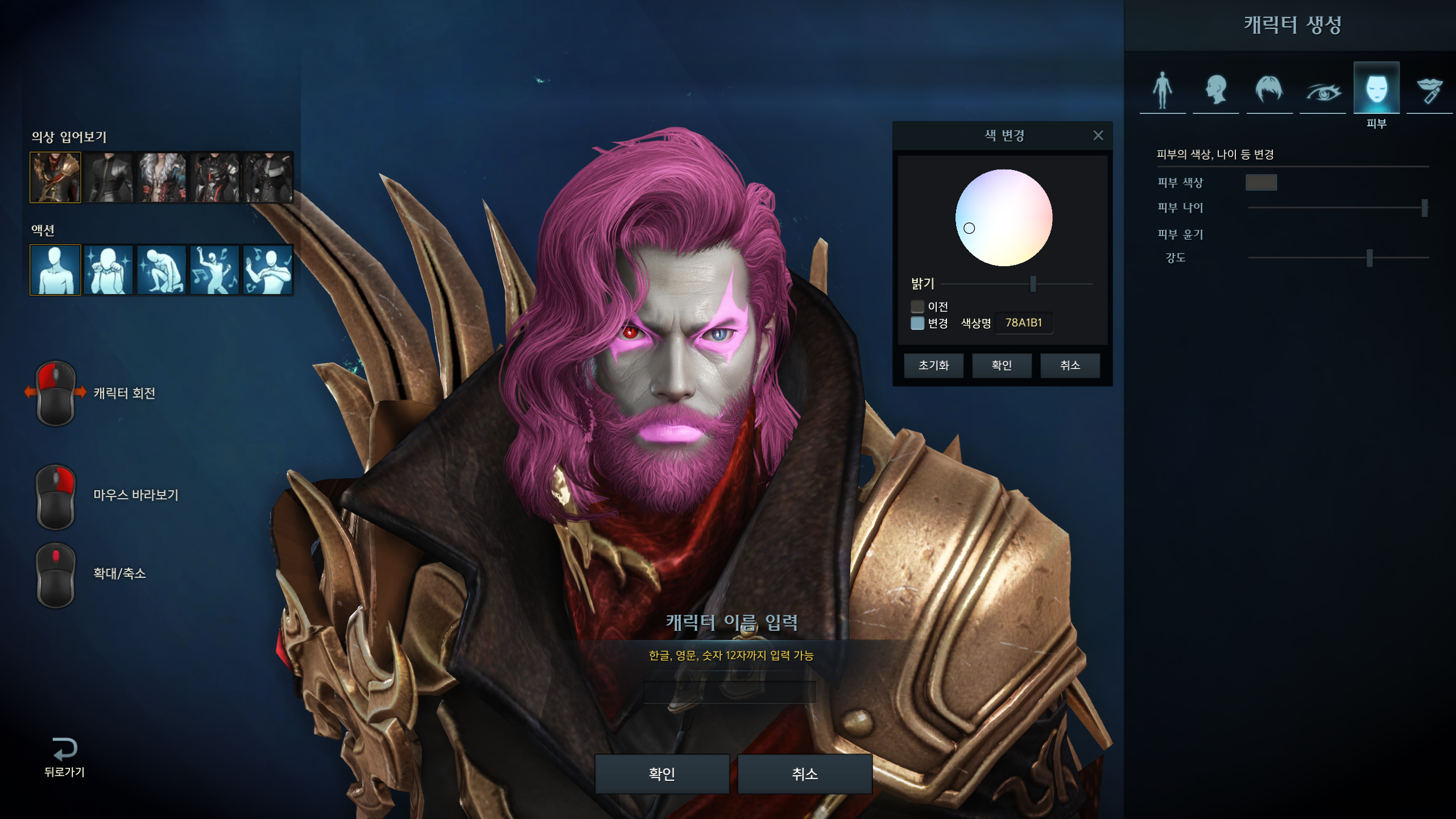Pick a hue on the color wheel
Screen dimensions: 1456x819
pyautogui.click(x=1004, y=218)
